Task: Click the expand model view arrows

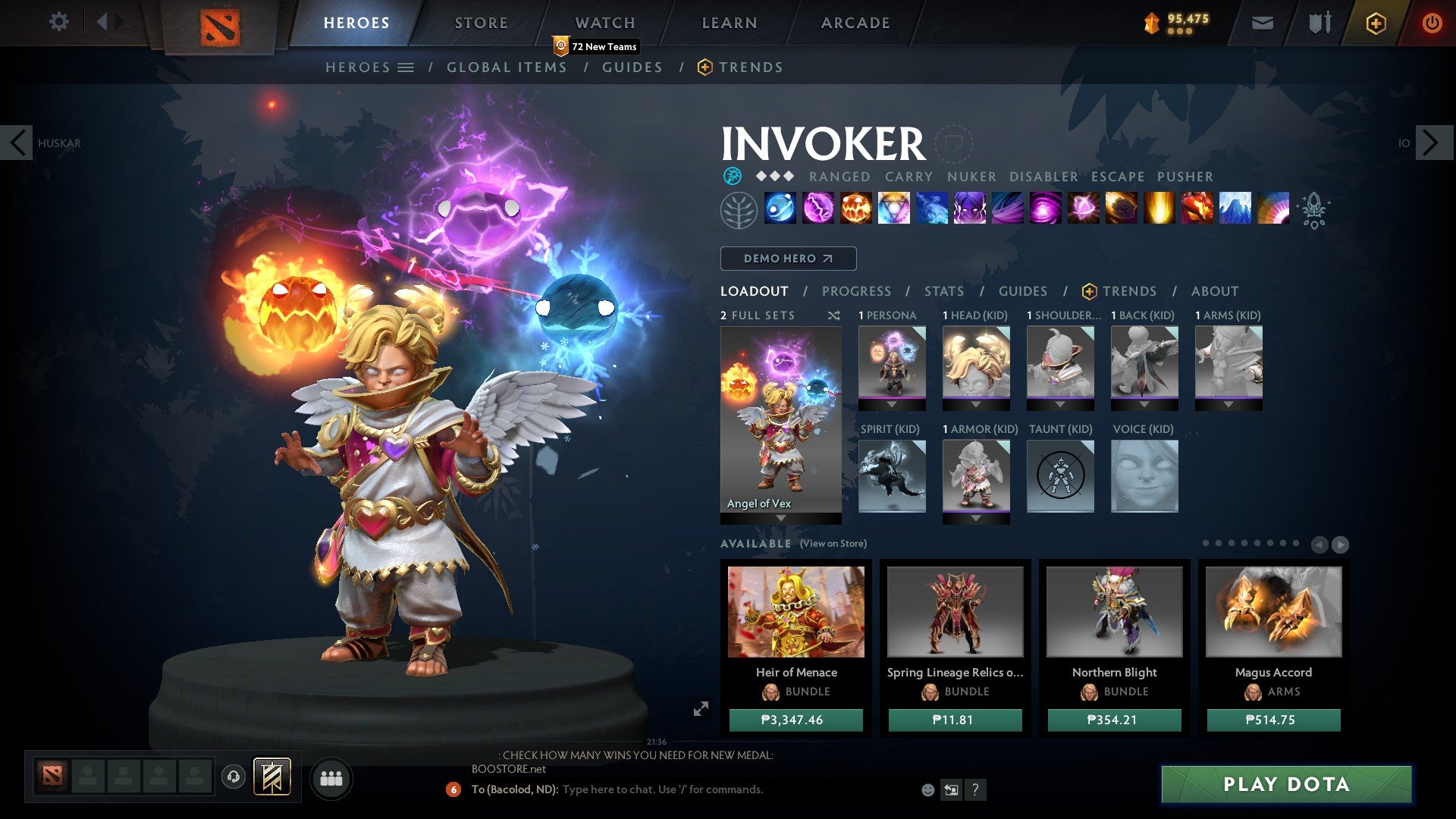Action: [x=701, y=709]
